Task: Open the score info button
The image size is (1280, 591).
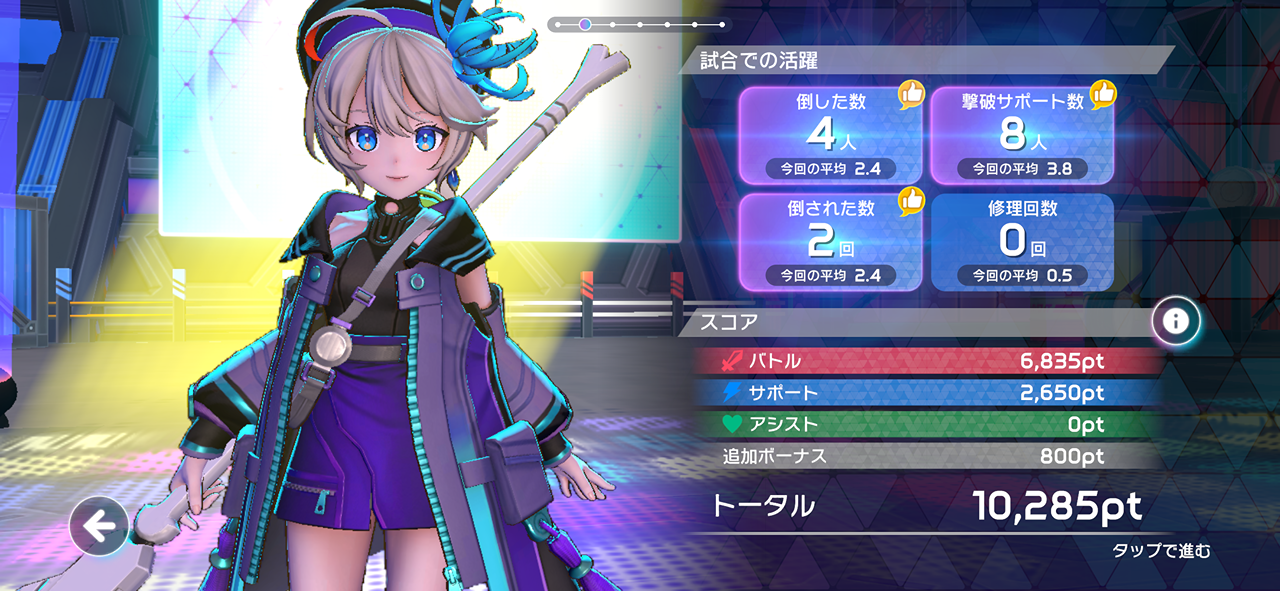Action: [1175, 321]
